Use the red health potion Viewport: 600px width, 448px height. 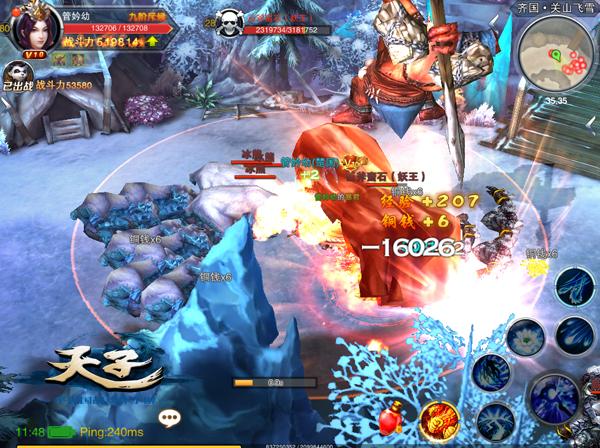392,418
